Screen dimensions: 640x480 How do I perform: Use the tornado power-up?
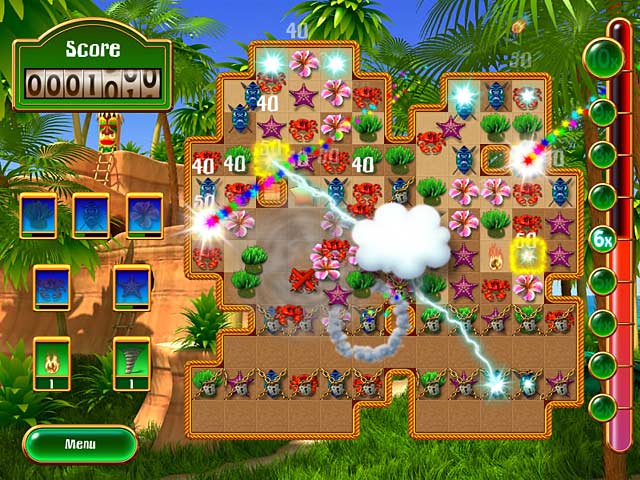[x=131, y=358]
